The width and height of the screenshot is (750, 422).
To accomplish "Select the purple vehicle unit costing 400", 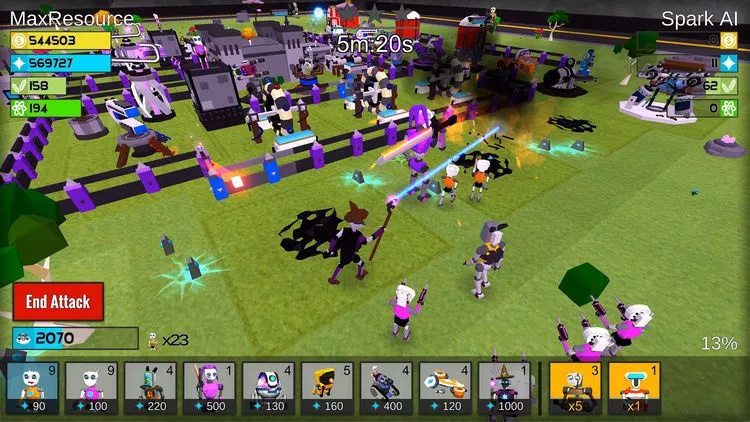I will [x=386, y=388].
